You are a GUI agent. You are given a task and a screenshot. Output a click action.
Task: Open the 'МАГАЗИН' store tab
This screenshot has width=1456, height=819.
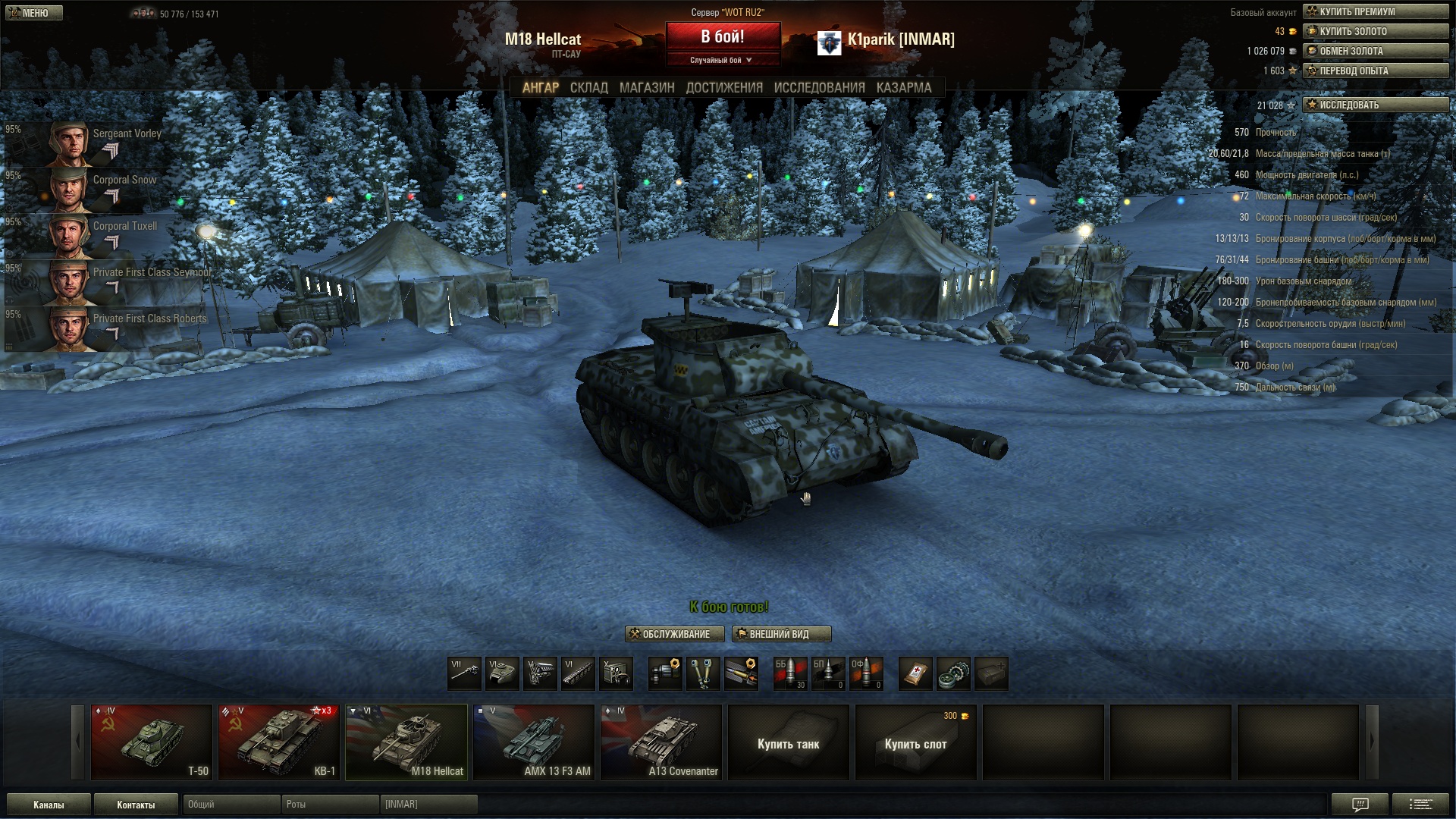646,88
